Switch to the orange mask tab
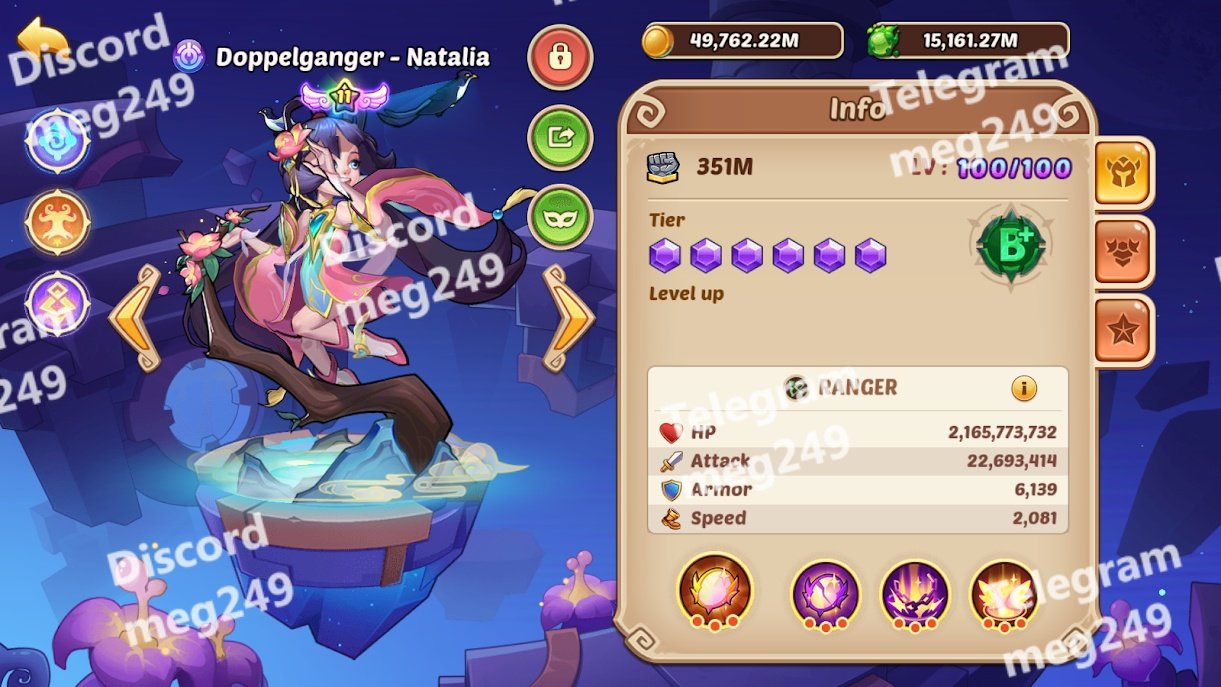The width and height of the screenshot is (1221, 687). [x=1123, y=252]
